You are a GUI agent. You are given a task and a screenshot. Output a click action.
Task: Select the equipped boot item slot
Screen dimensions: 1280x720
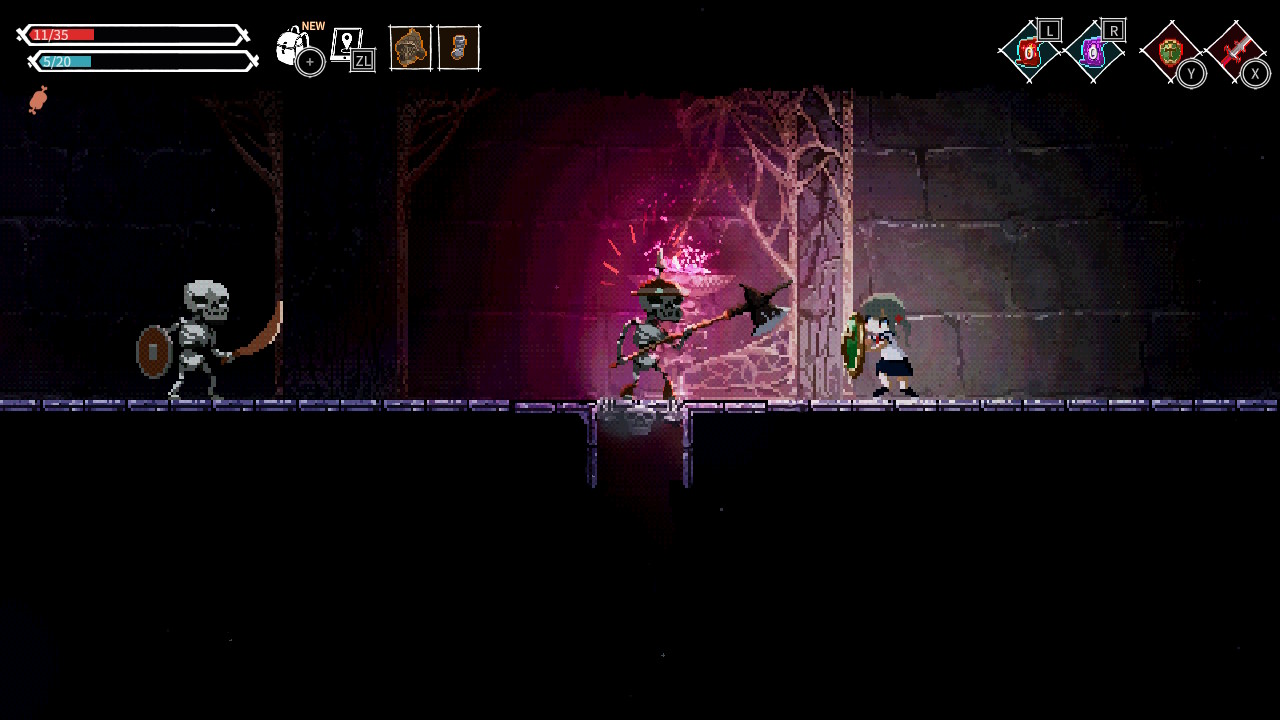459,47
